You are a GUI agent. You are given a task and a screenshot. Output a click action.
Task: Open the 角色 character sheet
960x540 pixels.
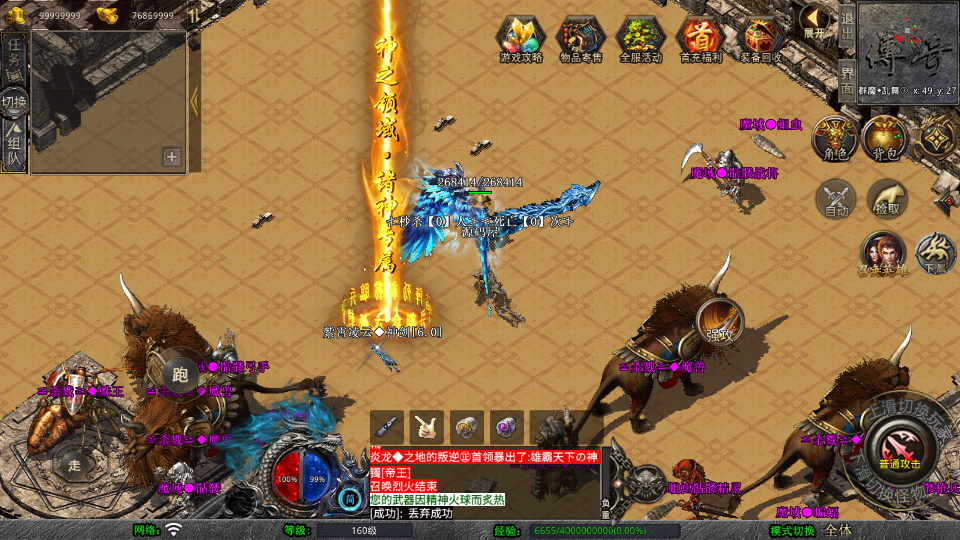pos(834,137)
